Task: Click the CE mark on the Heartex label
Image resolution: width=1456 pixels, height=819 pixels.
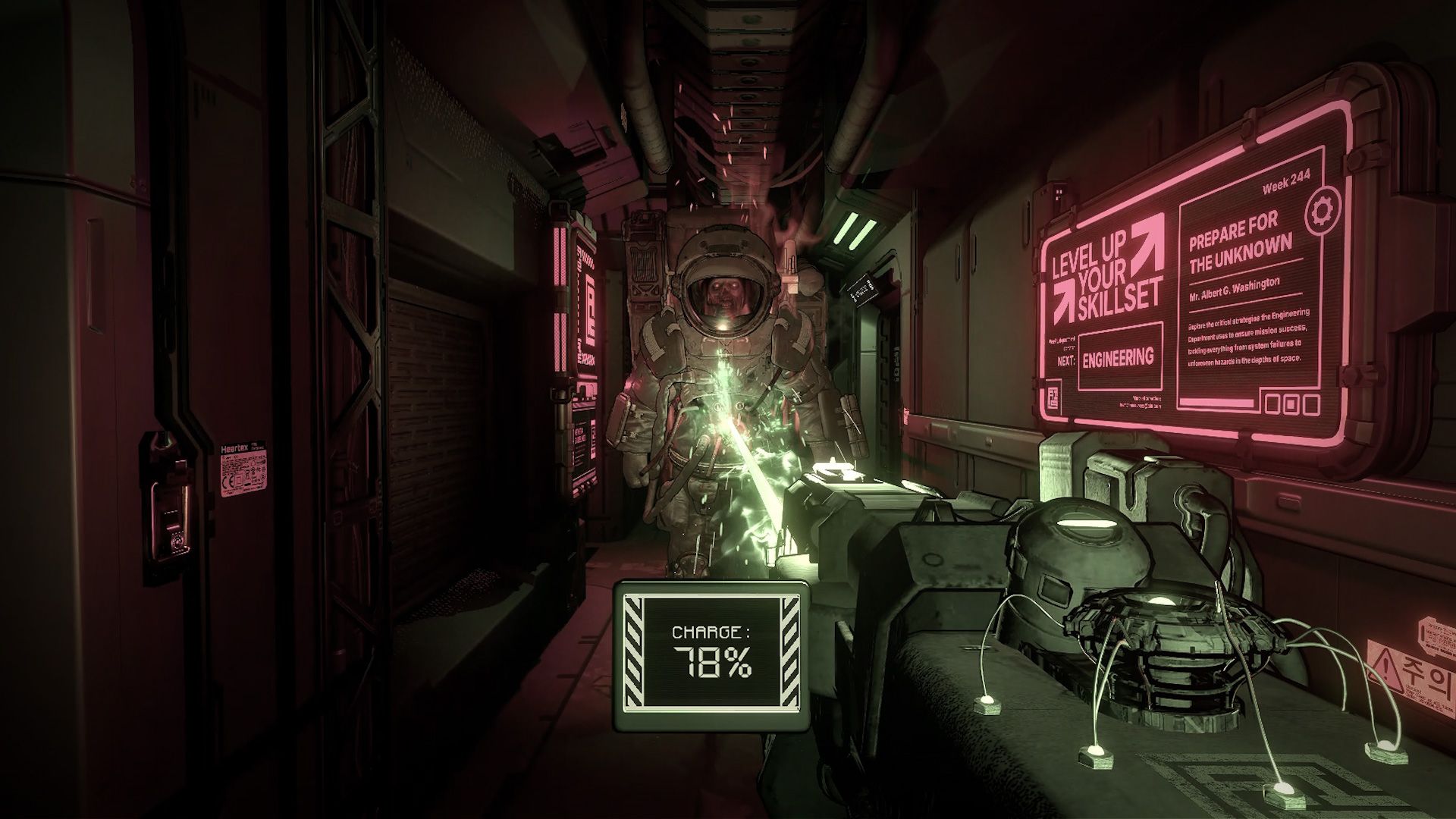Action: click(x=227, y=481)
